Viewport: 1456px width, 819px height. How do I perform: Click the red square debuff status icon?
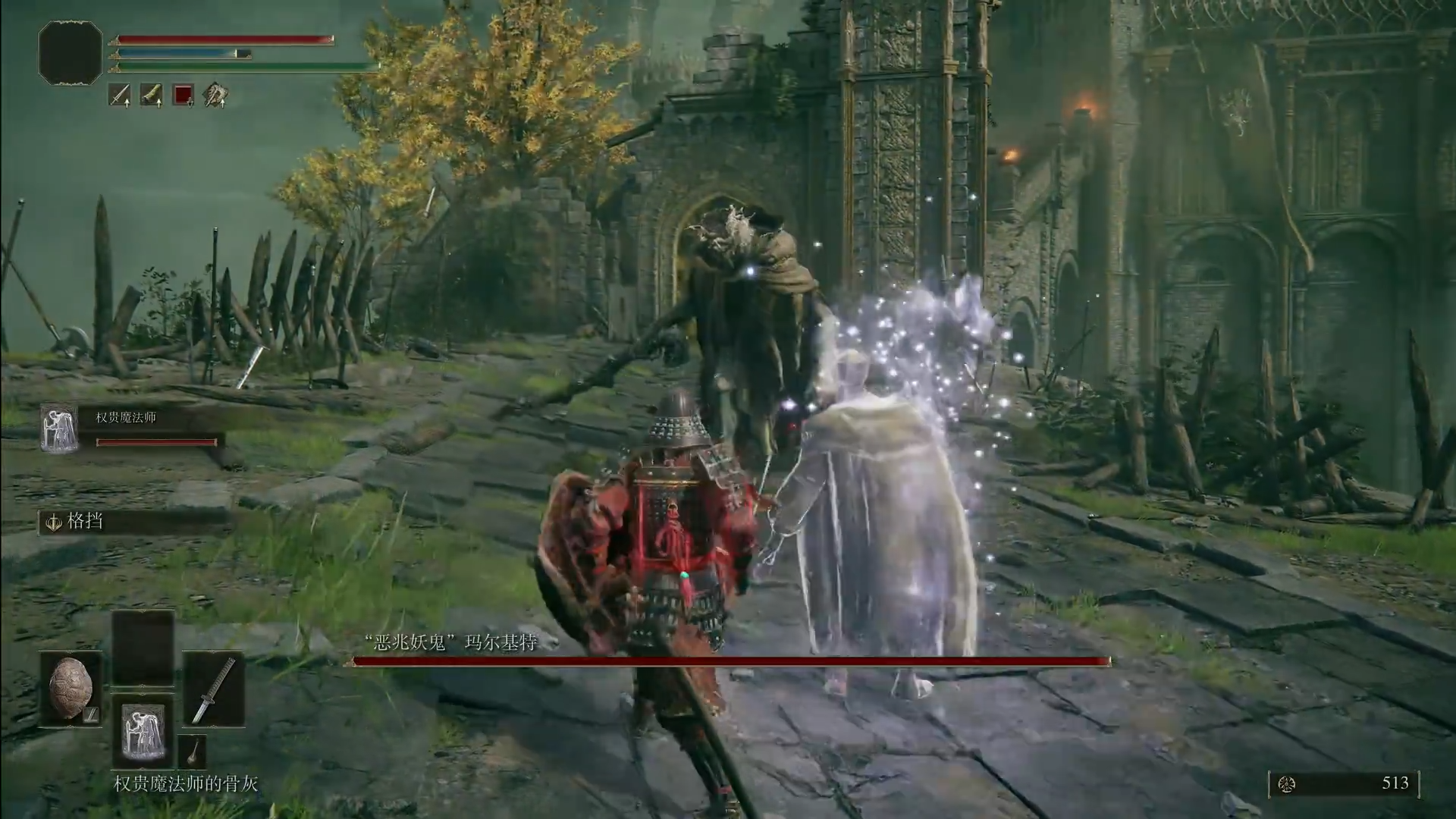tap(184, 95)
